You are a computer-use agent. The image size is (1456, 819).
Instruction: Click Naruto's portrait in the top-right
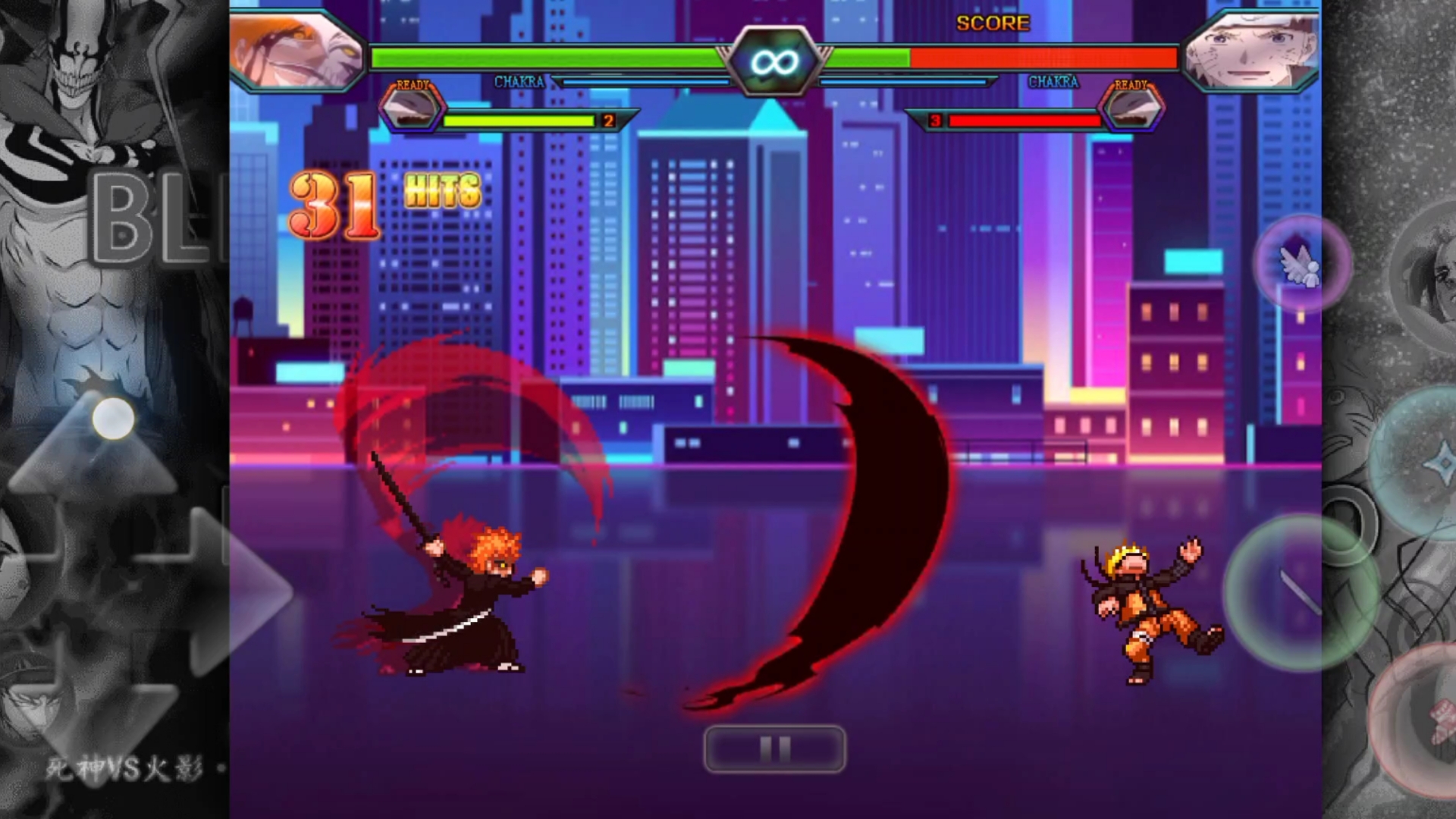pyautogui.click(x=1251, y=49)
